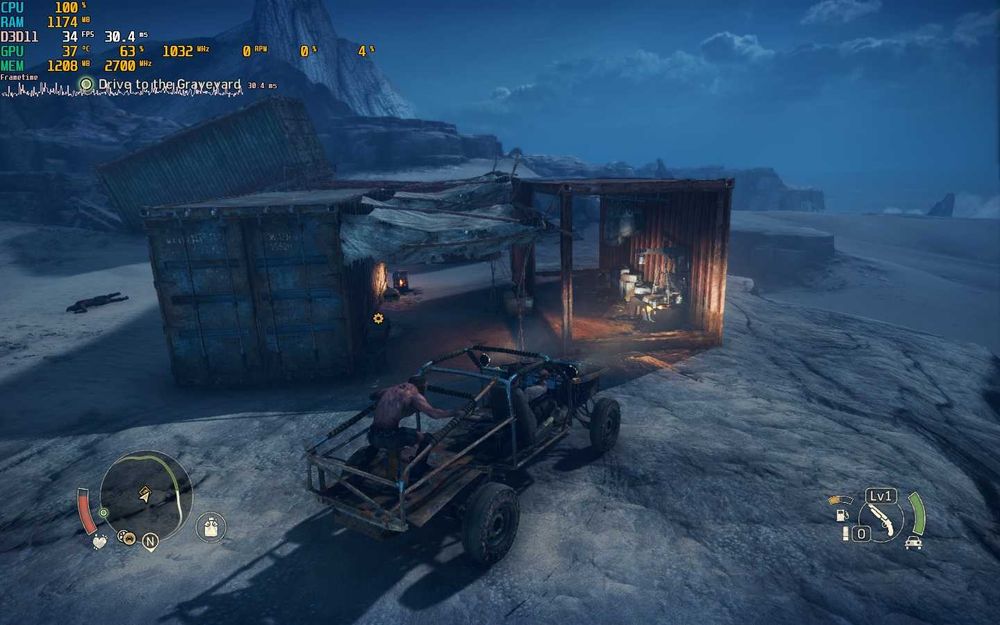Select the fuel pump icon
The width and height of the screenshot is (1000, 625).
(x=841, y=515)
